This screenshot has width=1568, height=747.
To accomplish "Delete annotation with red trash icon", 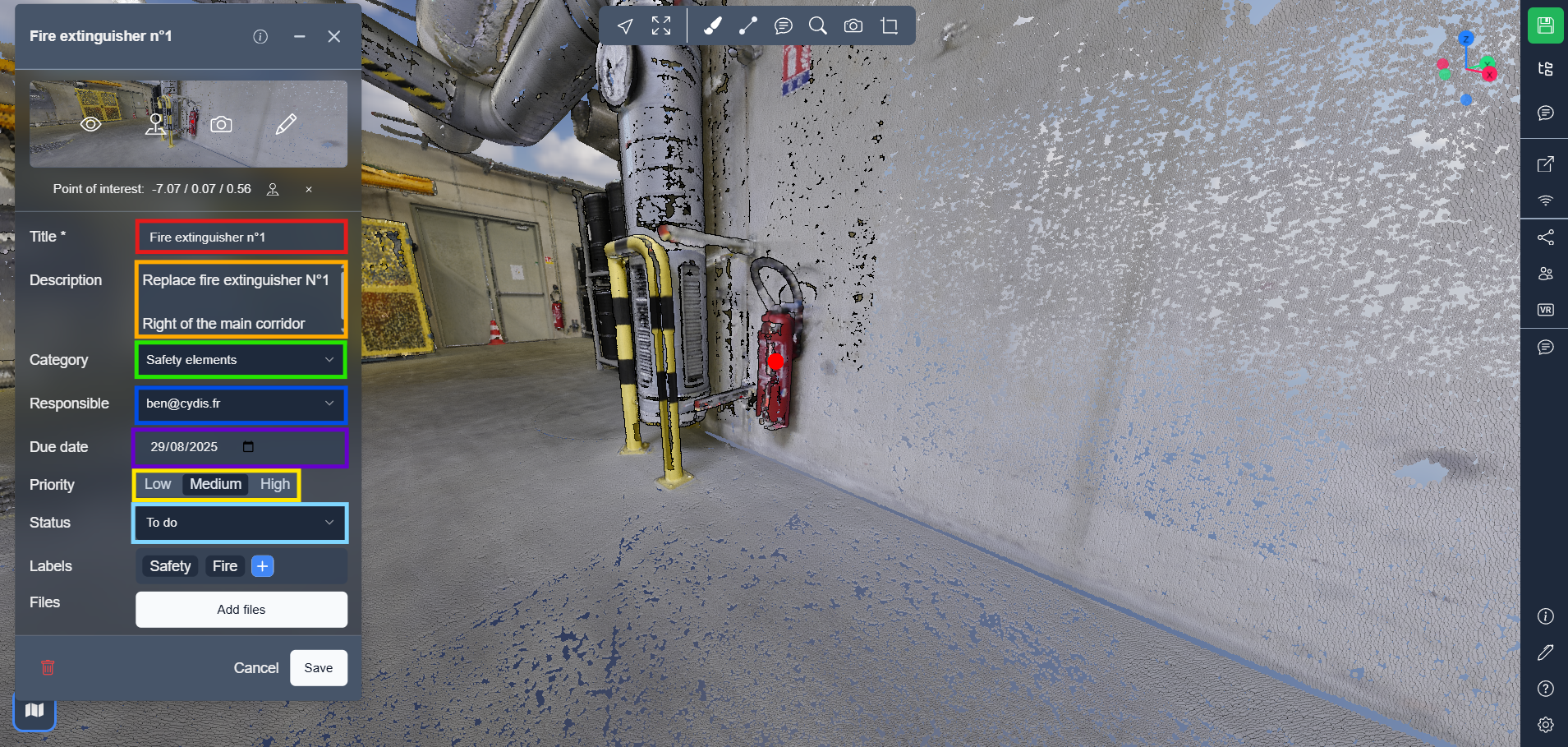I will (x=48, y=667).
